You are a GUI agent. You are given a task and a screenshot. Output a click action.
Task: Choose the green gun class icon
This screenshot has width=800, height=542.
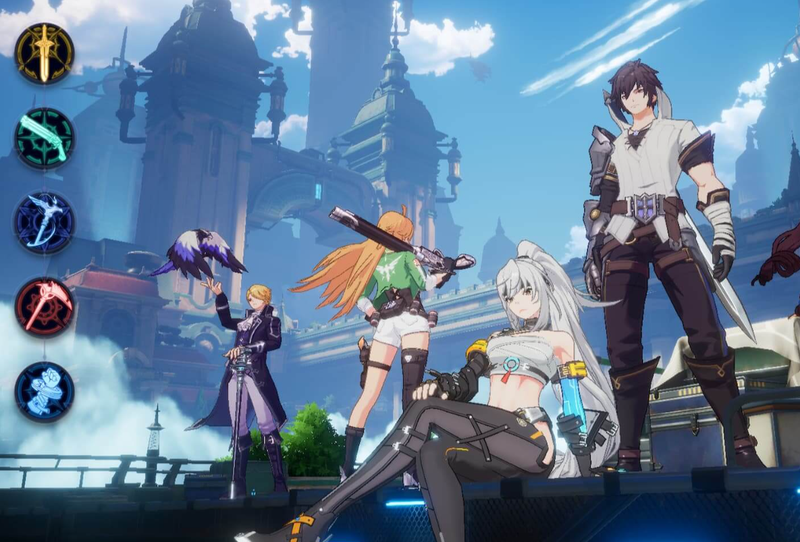click(44, 138)
